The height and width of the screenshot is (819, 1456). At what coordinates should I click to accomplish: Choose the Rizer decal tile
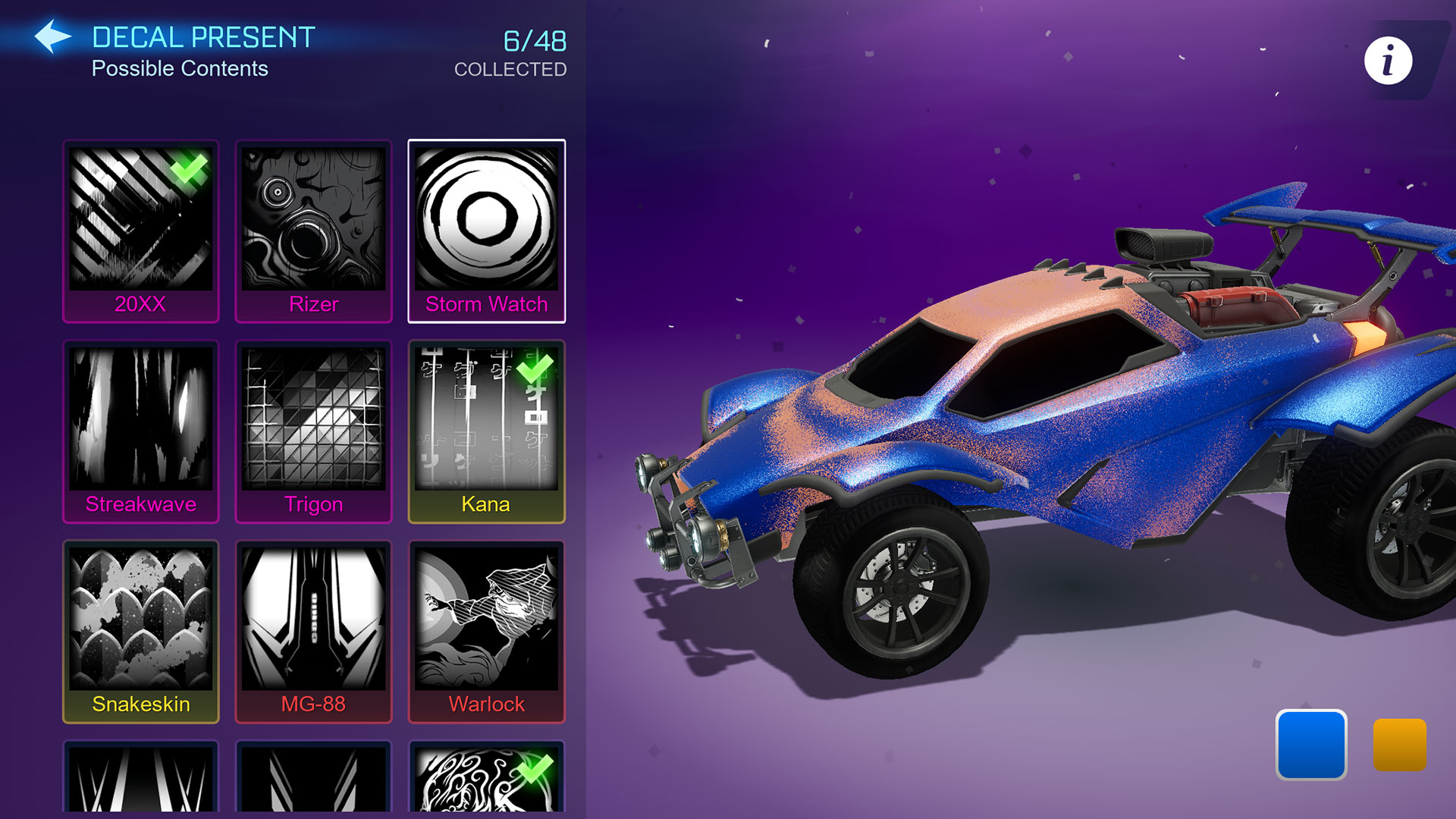coord(313,231)
